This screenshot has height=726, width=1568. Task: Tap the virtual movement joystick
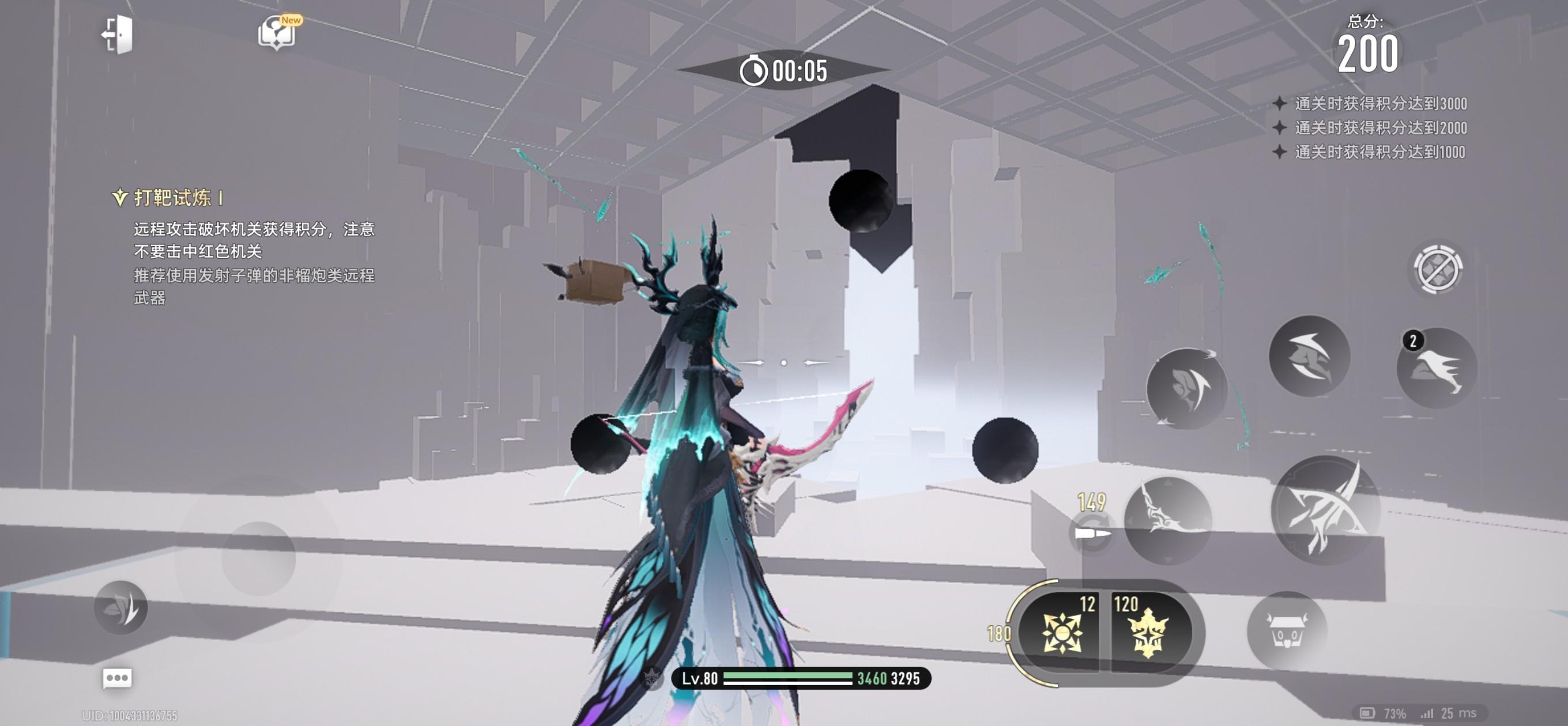point(258,558)
